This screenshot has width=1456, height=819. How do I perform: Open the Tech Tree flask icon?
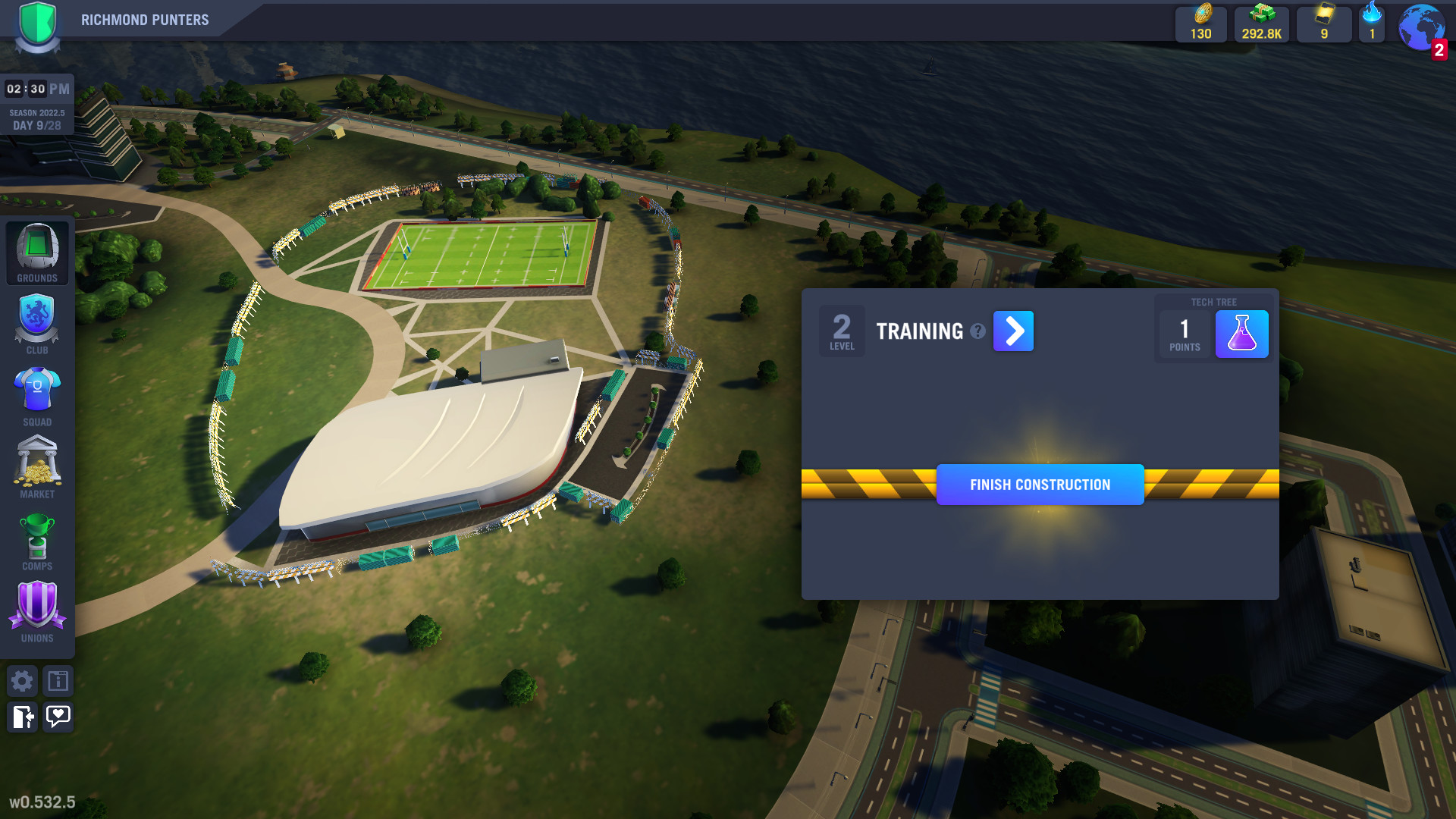1242,333
